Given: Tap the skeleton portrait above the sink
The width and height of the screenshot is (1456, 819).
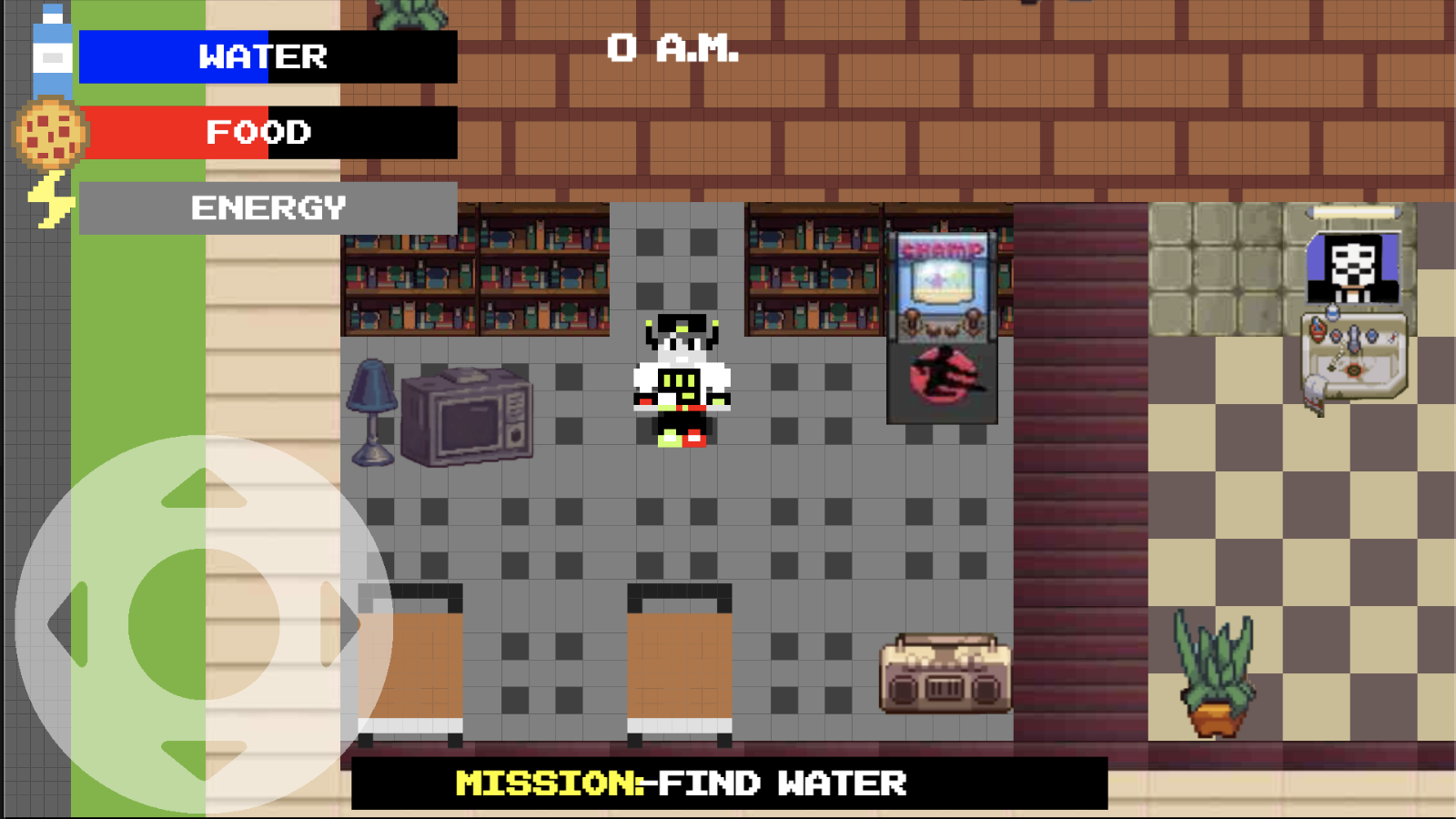Looking at the screenshot, I should point(1353,268).
